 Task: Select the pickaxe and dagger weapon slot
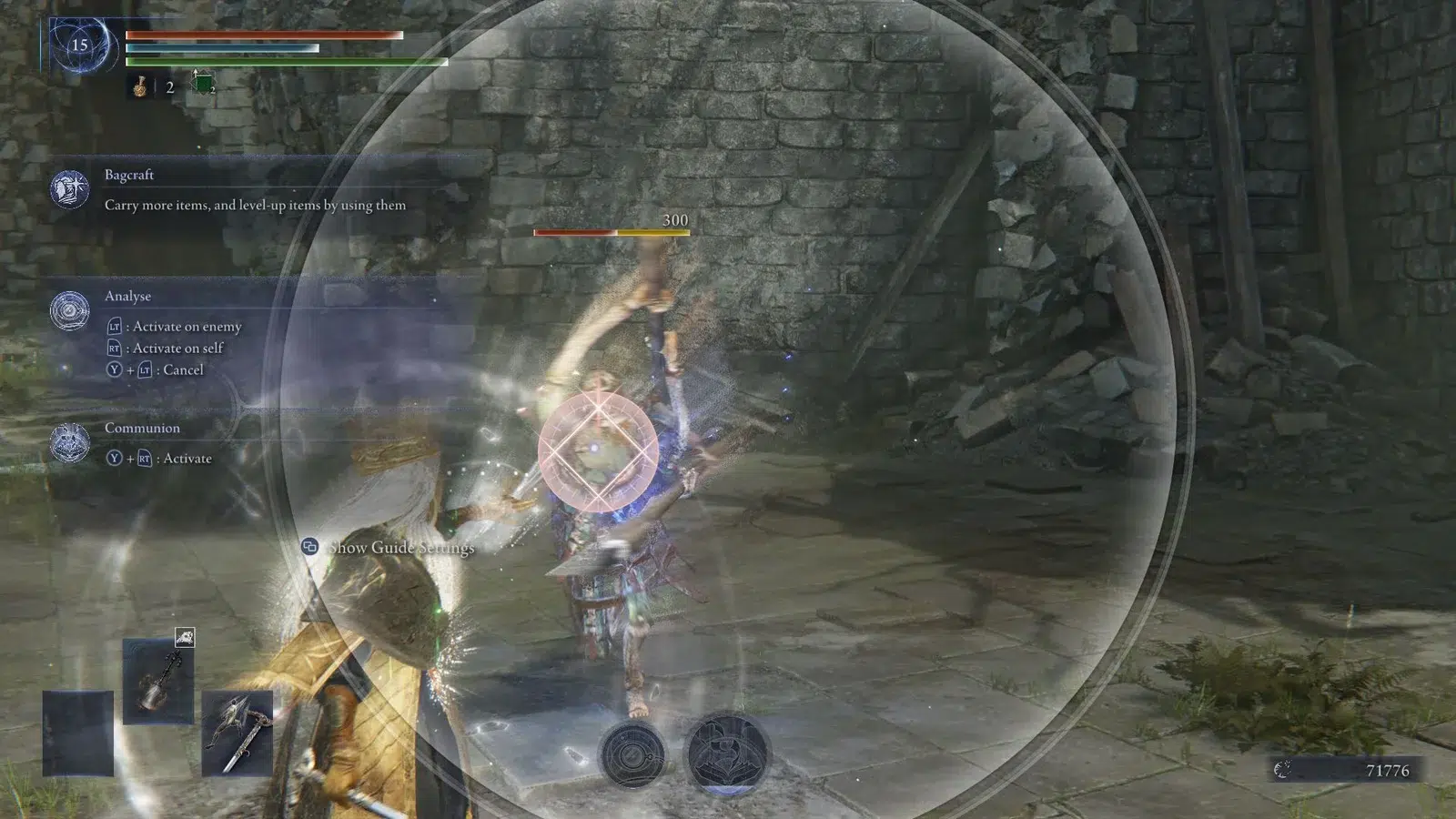coord(237,733)
